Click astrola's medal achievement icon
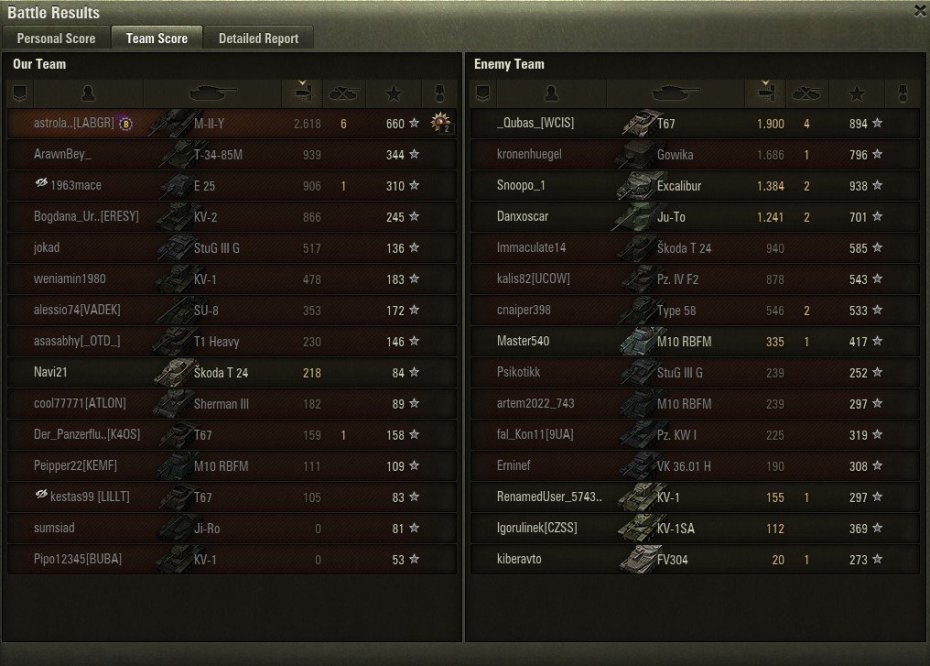 coord(440,124)
